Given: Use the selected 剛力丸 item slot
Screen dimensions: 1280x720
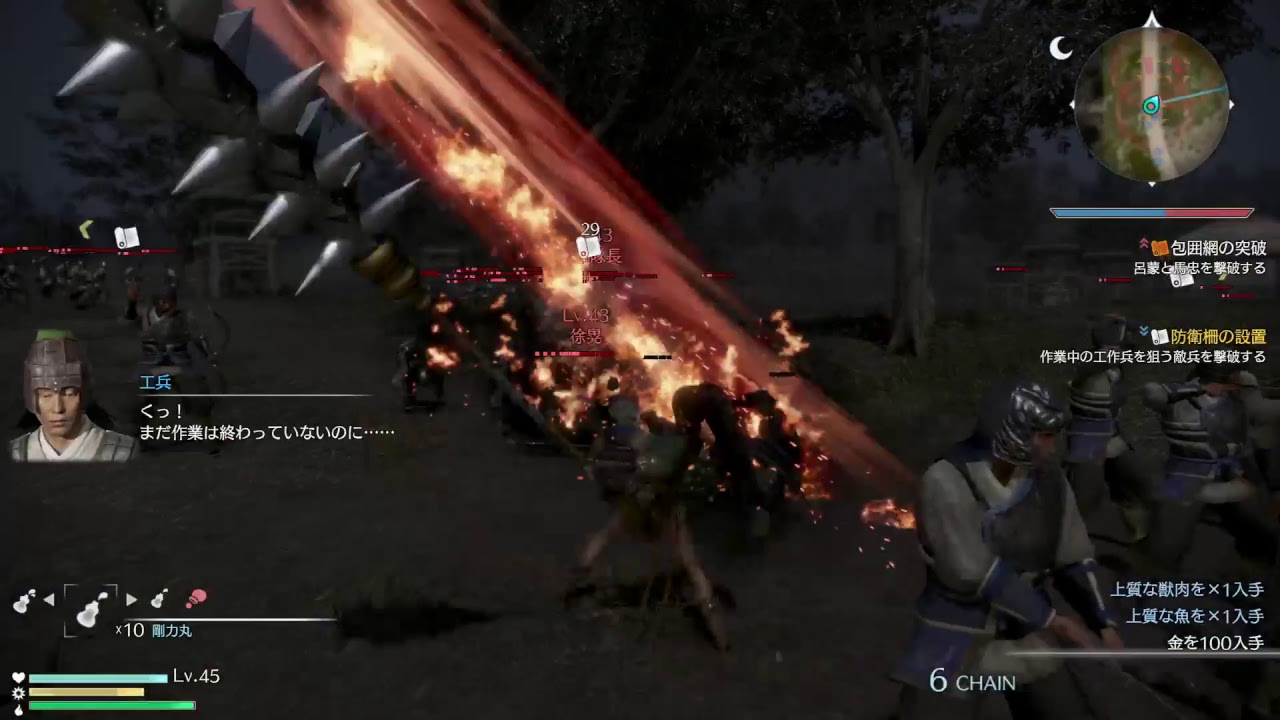Looking at the screenshot, I should point(91,608).
